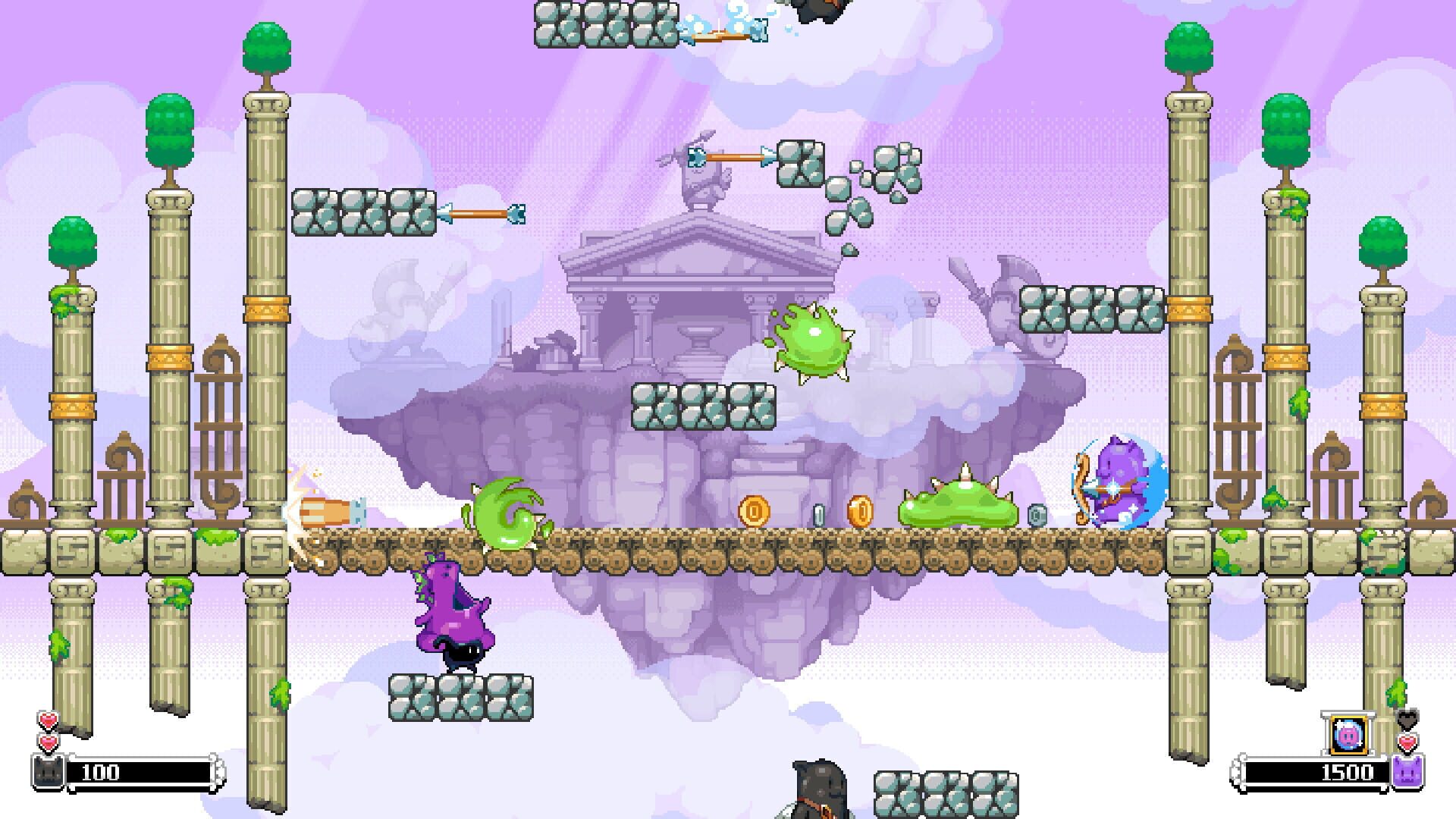Screen dimensions: 1456x819
Task: Click the framed pink bubble pet icon
Action: coord(1348,734)
